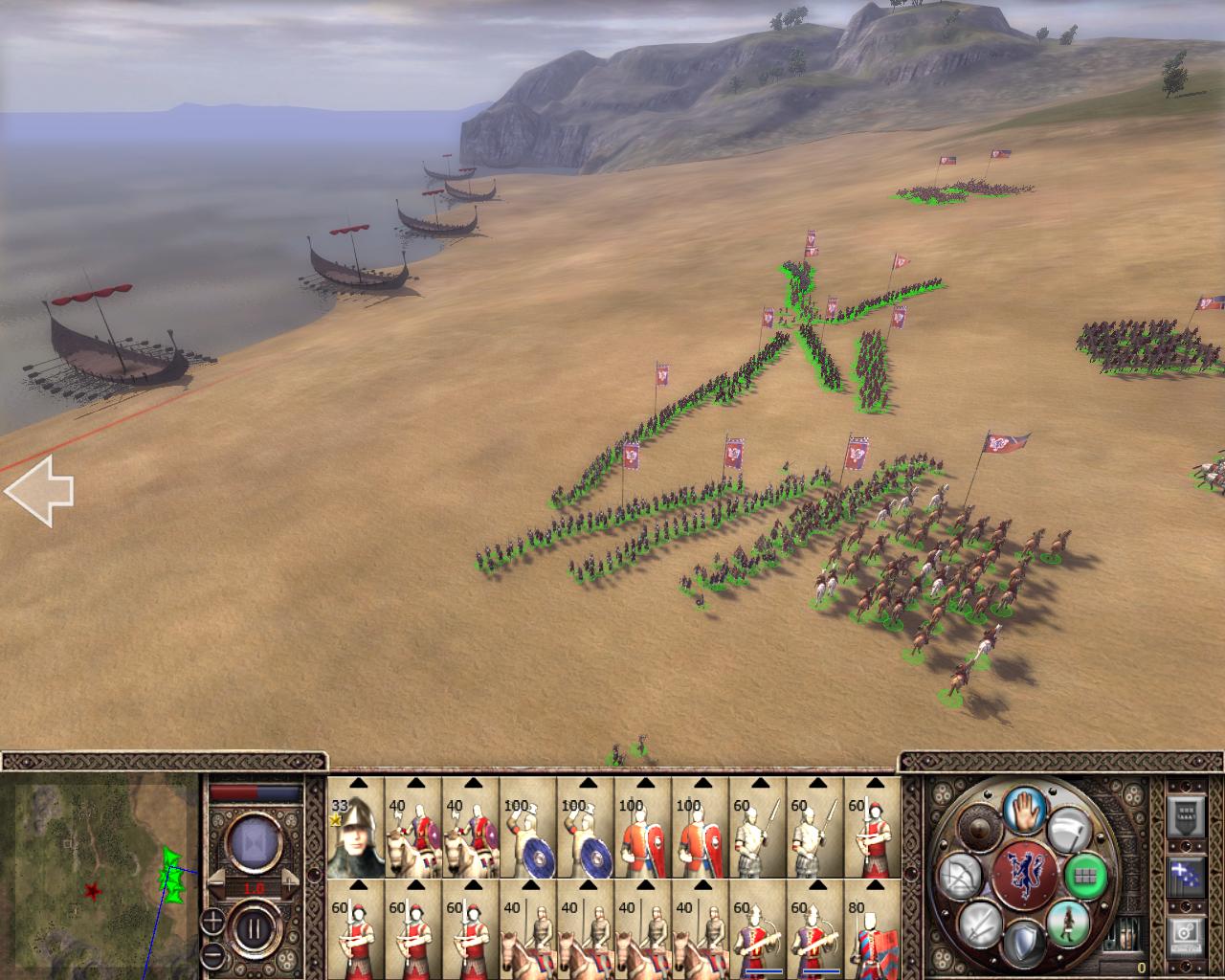
Task: Click the blue flag reinforcements button
Action: pos(1185,876)
